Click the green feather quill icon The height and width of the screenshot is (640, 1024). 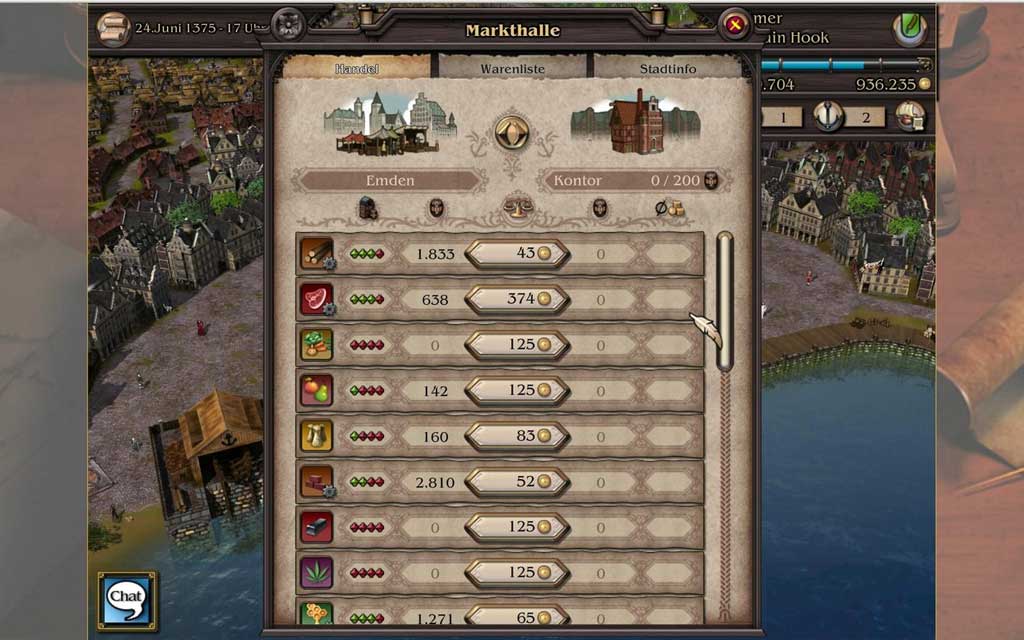click(x=908, y=28)
